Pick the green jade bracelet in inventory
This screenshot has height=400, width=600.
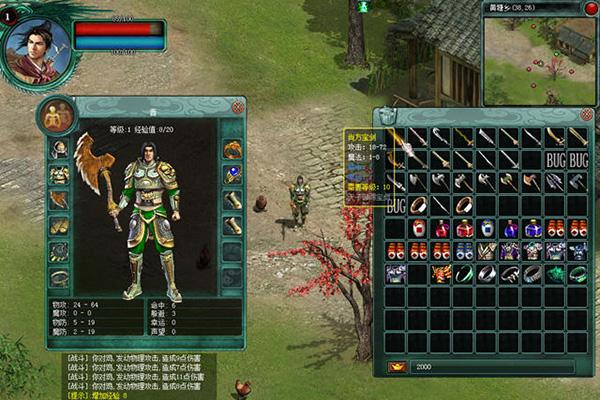464,273
